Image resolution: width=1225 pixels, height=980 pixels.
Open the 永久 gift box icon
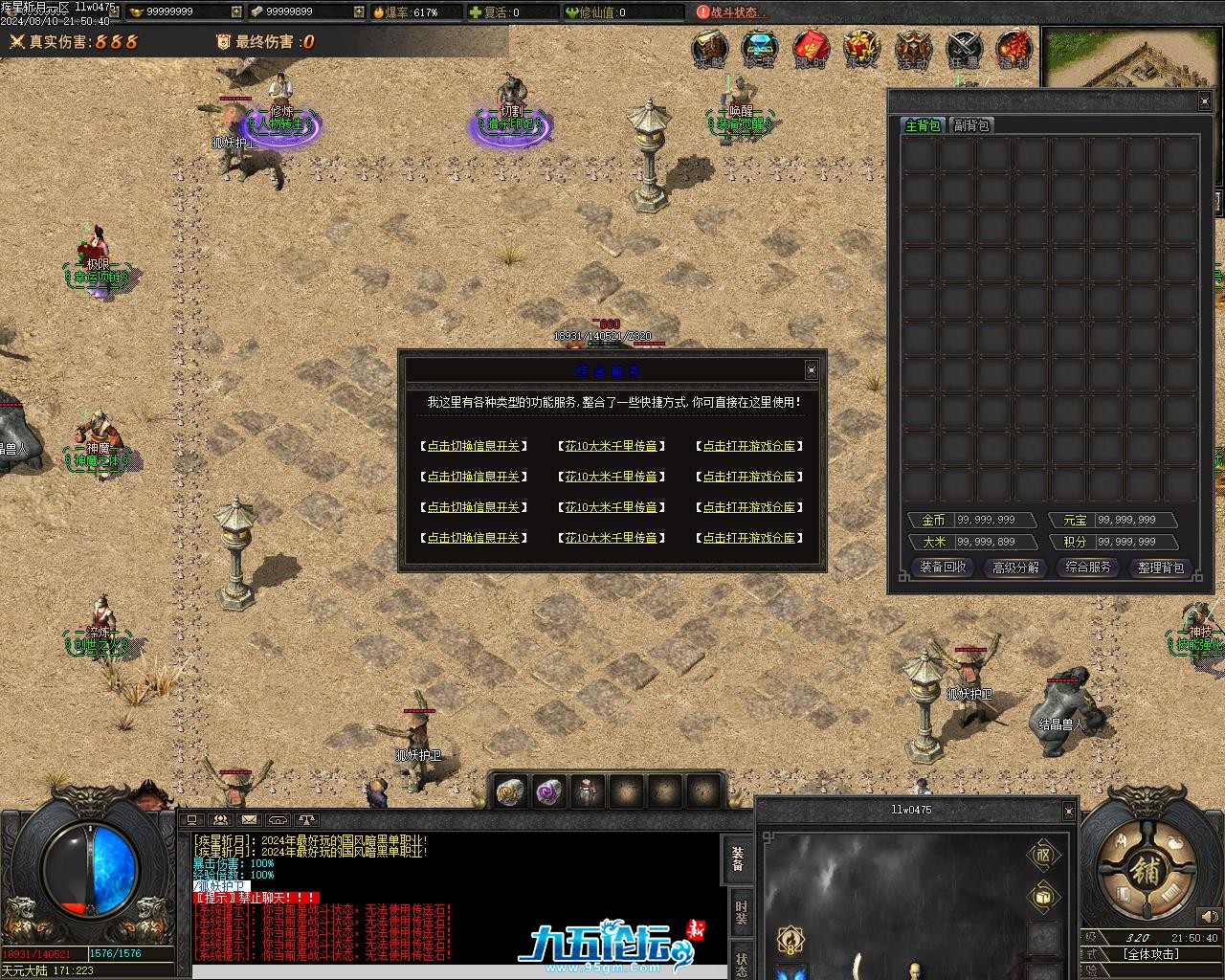tap(861, 49)
